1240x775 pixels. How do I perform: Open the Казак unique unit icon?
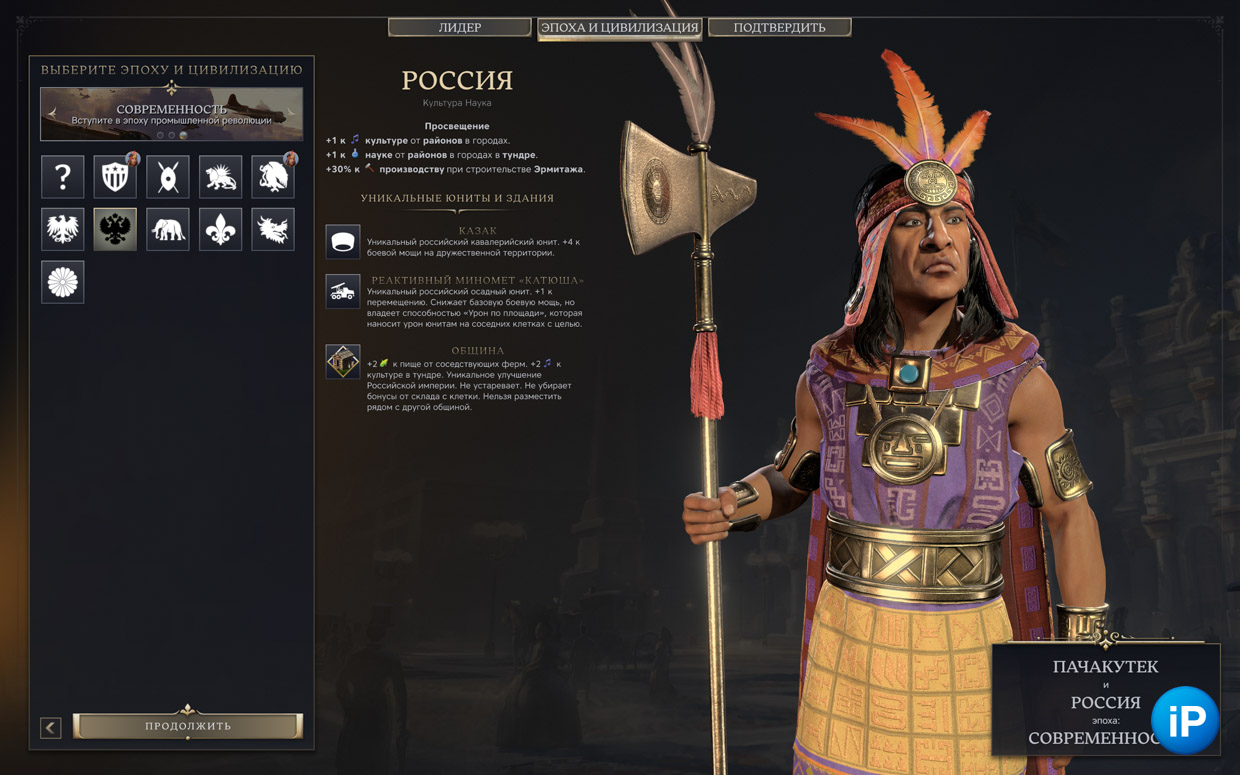343,242
